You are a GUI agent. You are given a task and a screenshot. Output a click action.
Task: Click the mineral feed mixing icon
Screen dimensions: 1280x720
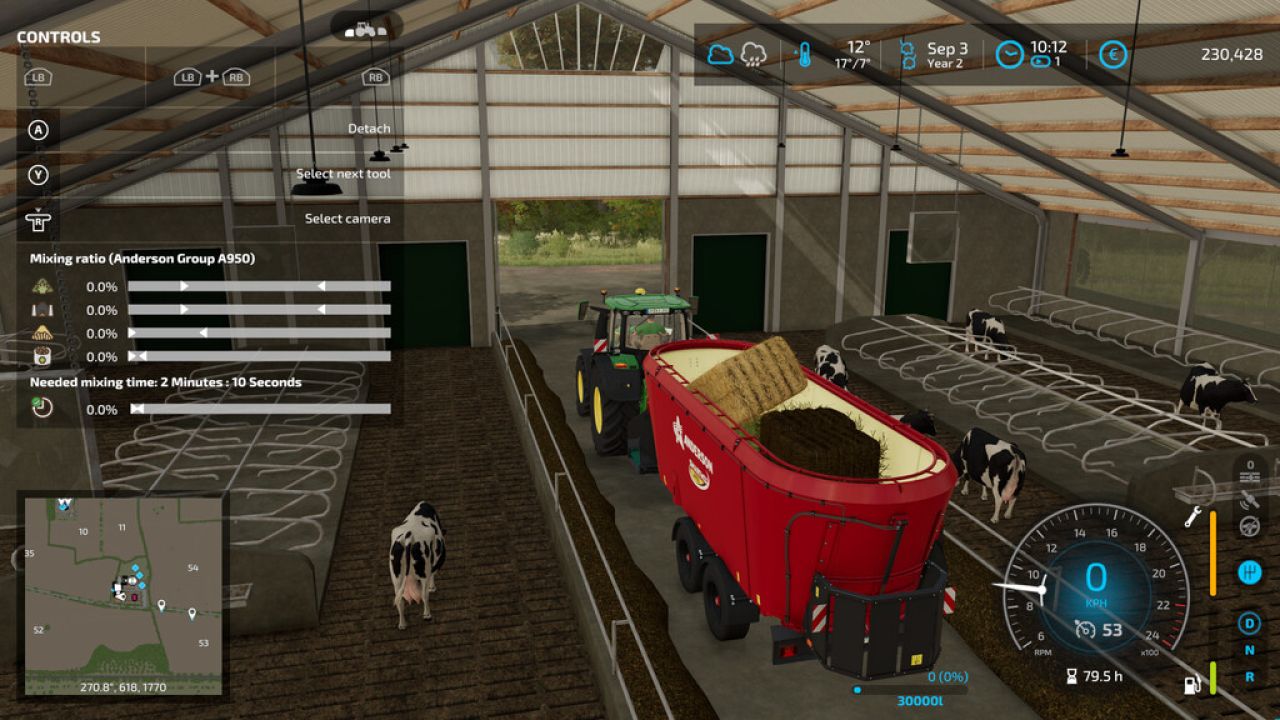pyautogui.click(x=42, y=356)
